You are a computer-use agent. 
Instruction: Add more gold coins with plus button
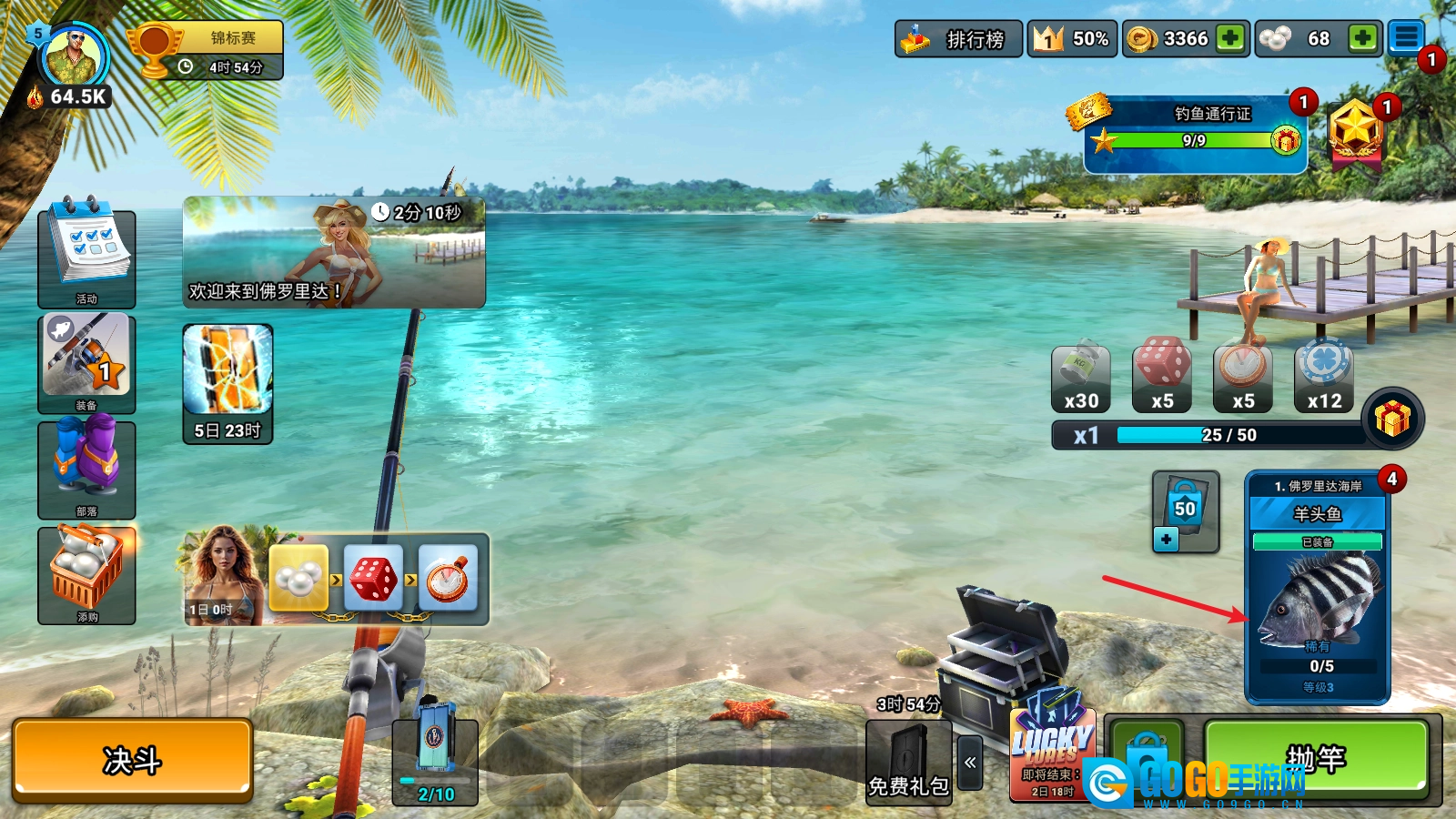(1230, 38)
